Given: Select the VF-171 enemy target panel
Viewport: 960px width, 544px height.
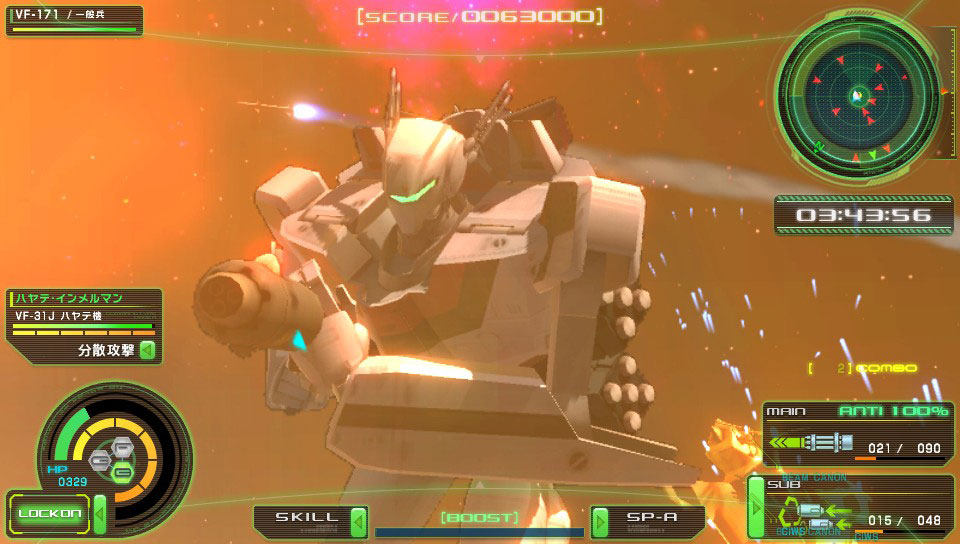Looking at the screenshot, I should coord(75,20).
